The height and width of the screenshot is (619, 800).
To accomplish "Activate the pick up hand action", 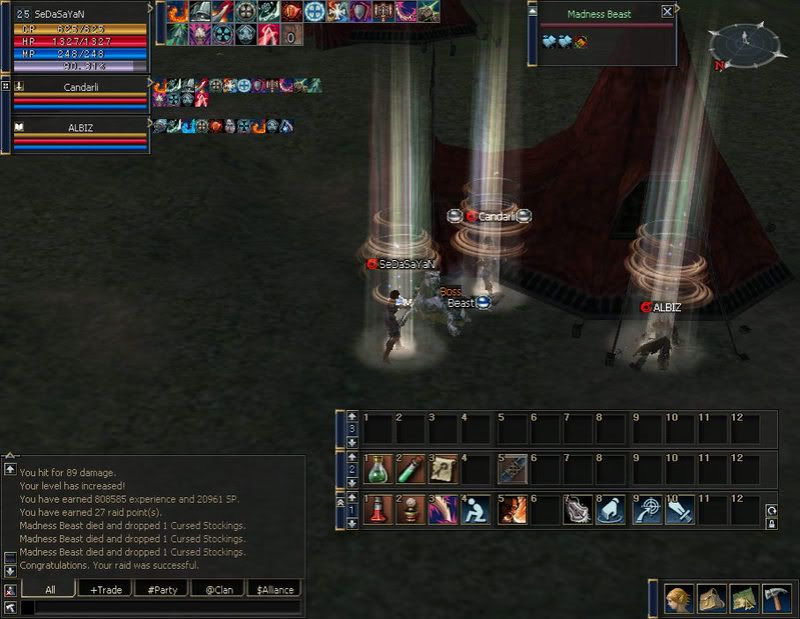I will (608, 510).
